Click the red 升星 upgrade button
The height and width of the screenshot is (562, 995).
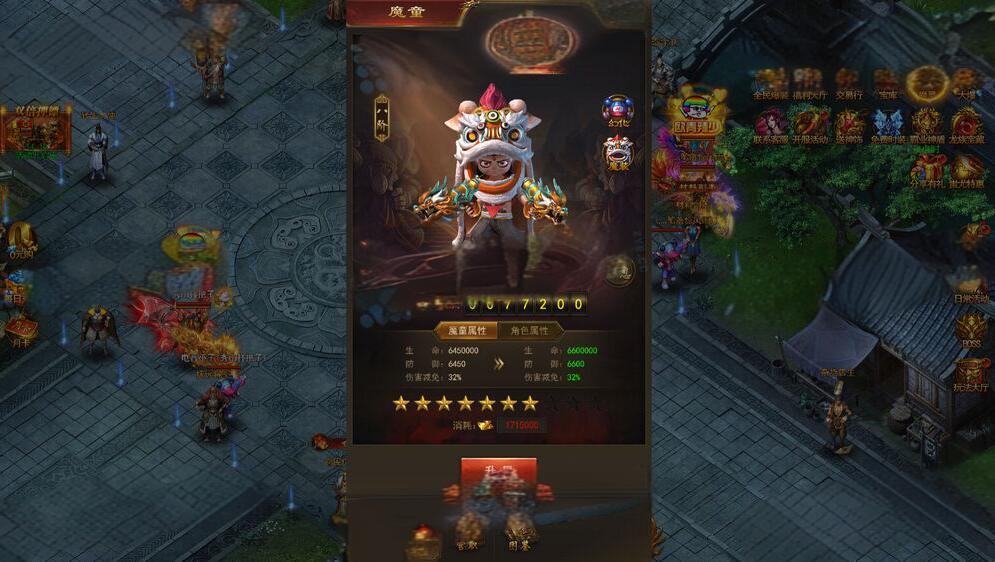click(498, 472)
